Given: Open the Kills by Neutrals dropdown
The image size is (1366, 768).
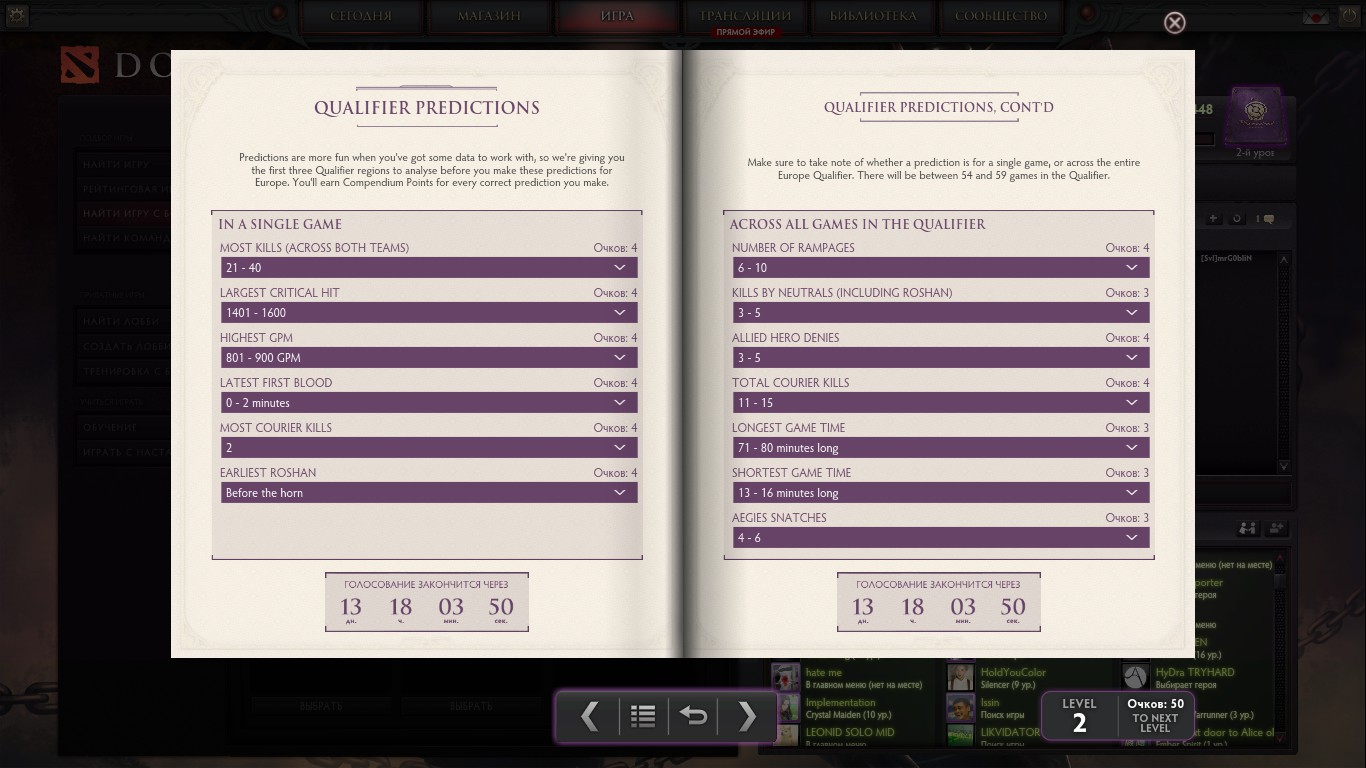Looking at the screenshot, I should (x=940, y=313).
